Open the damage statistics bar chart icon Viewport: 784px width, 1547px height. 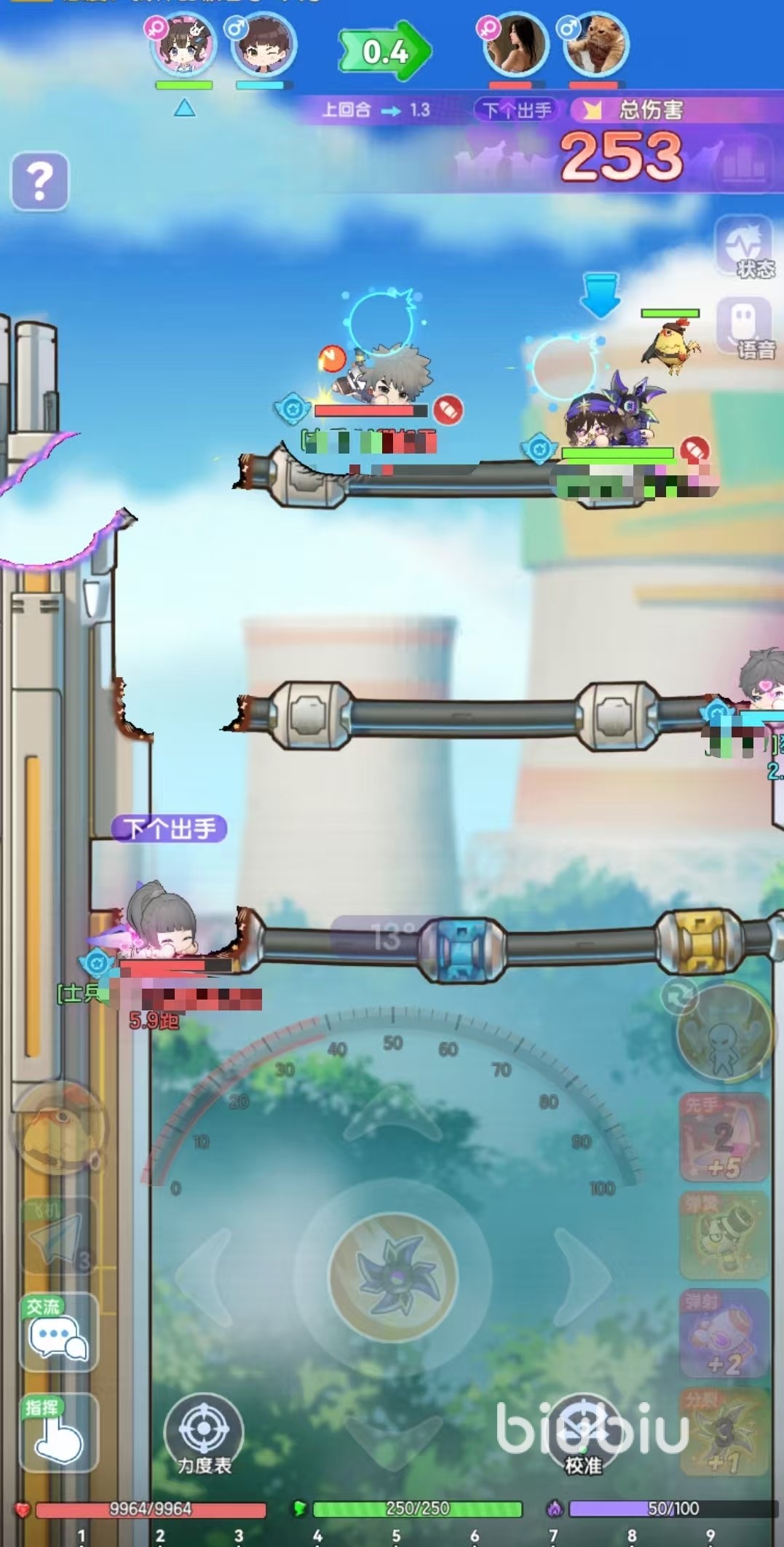(x=744, y=162)
